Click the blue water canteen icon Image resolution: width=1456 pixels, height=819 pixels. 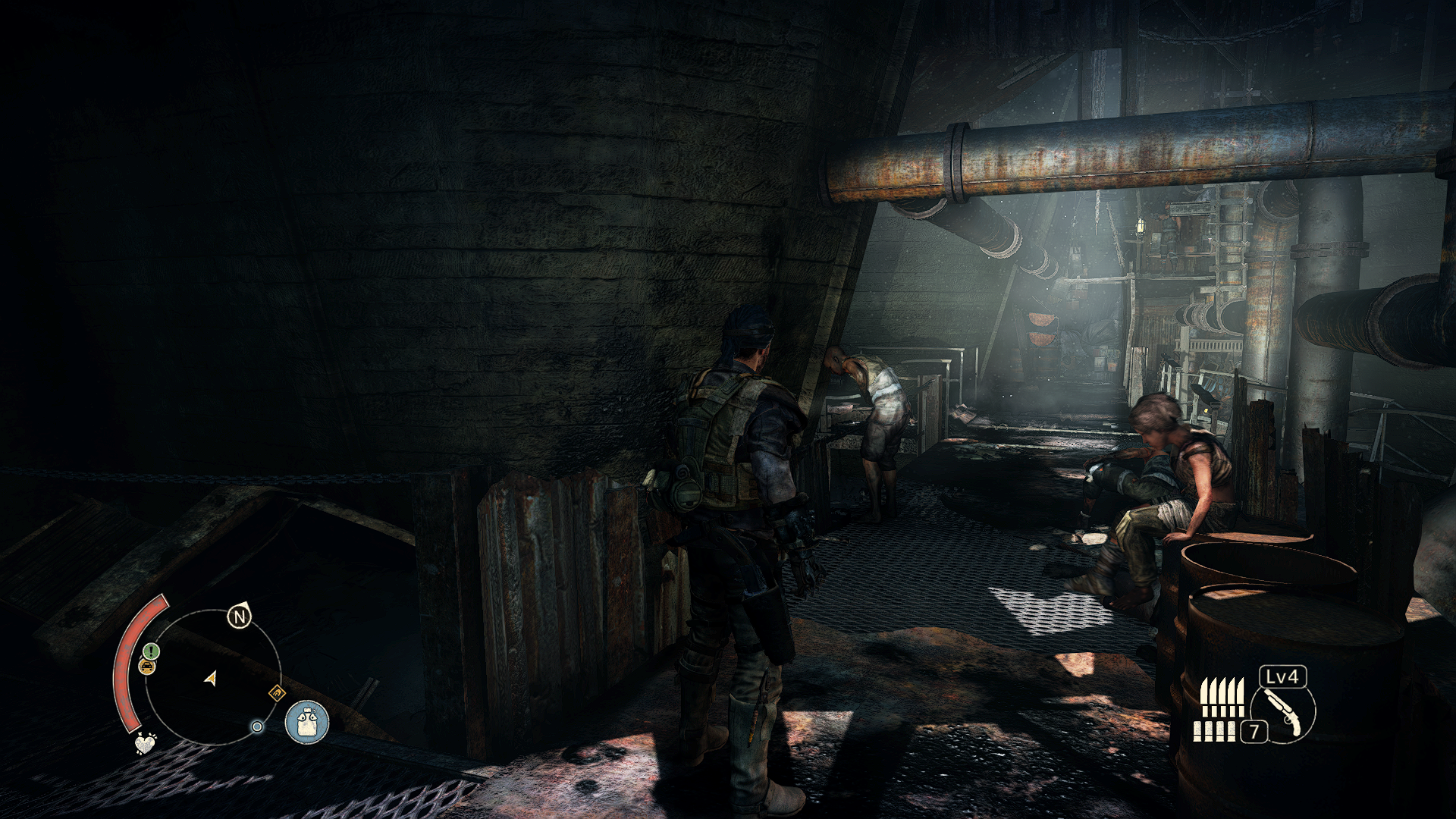point(307,721)
